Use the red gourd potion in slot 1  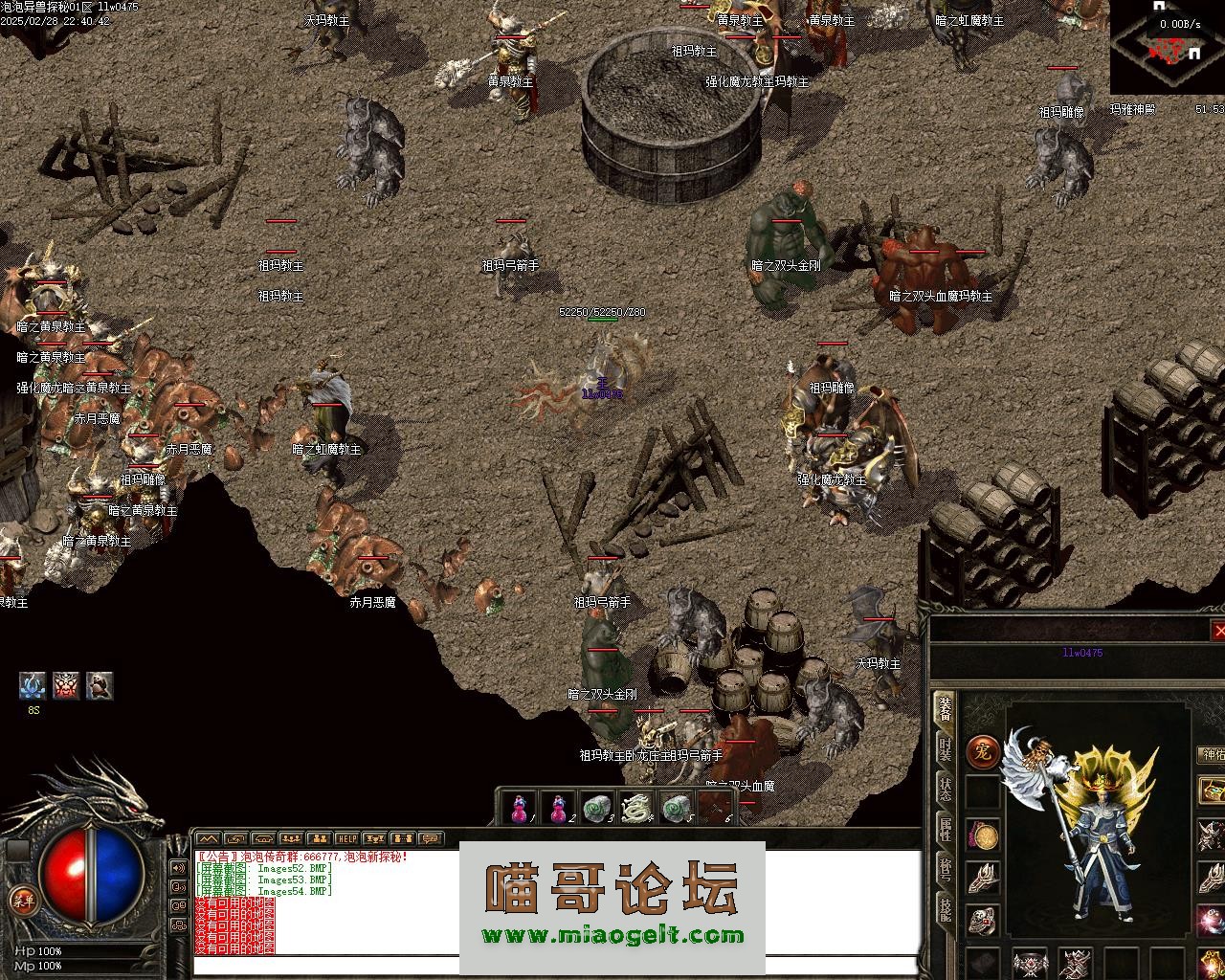click(520, 808)
